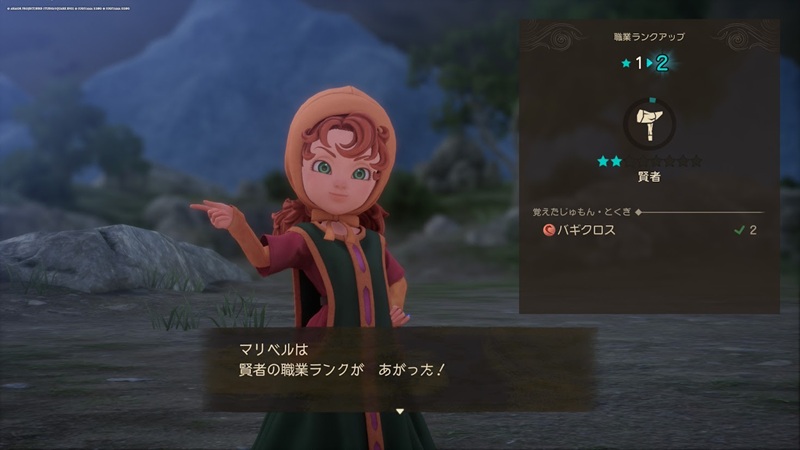Click the 賢者 job emblem icon
The image size is (800, 450).
tap(648, 125)
